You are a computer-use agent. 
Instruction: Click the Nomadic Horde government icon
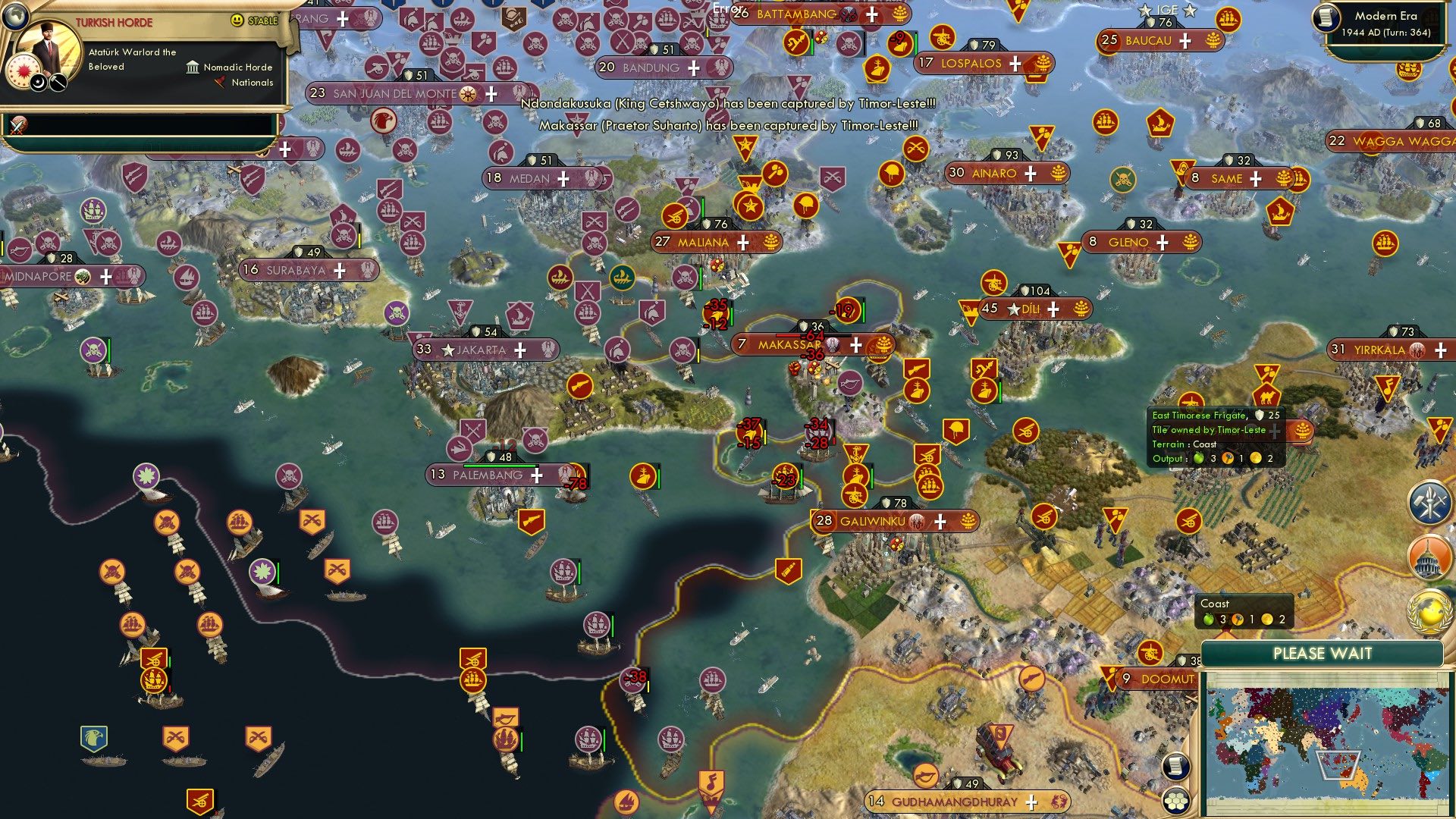pyautogui.click(x=193, y=68)
